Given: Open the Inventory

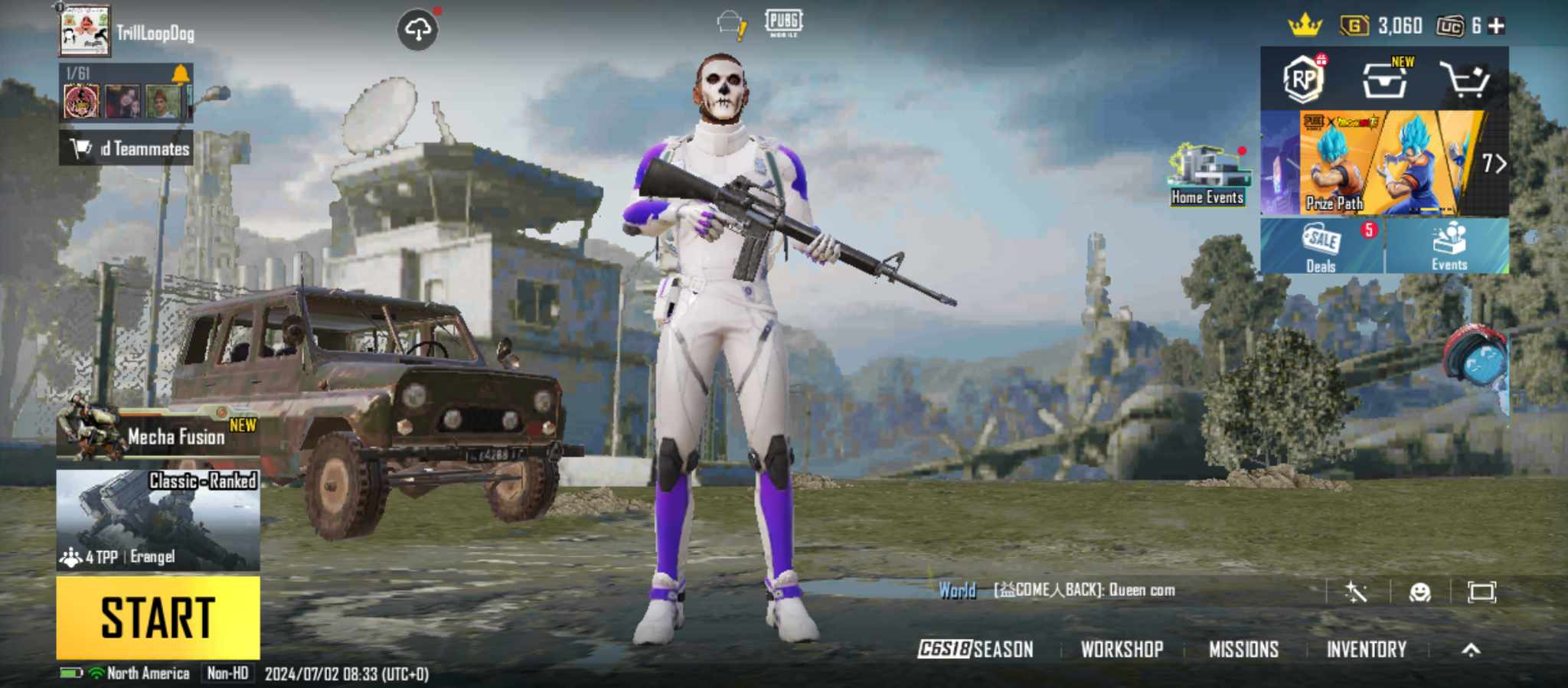Looking at the screenshot, I should [1367, 650].
